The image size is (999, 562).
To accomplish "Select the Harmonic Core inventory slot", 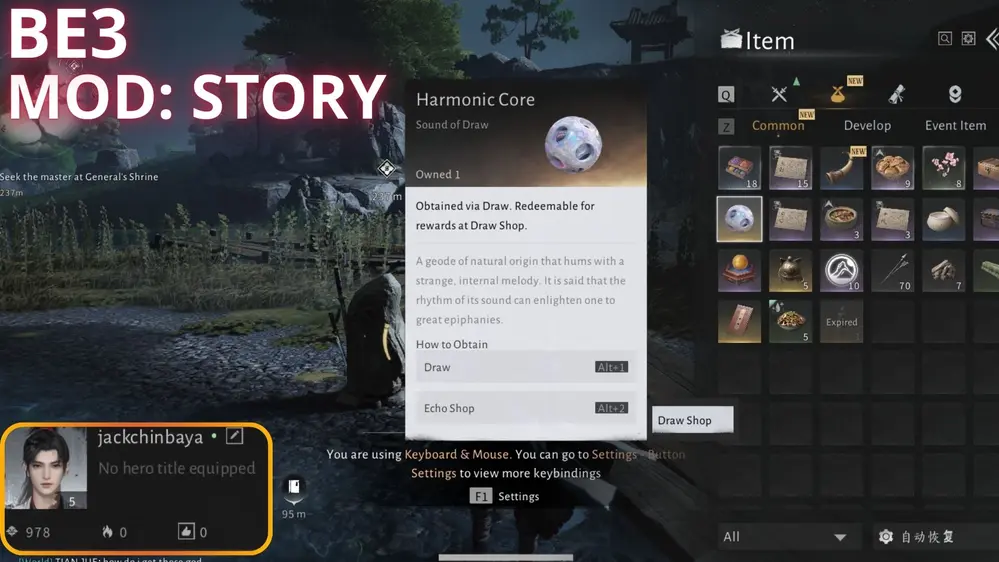I will 740,219.
